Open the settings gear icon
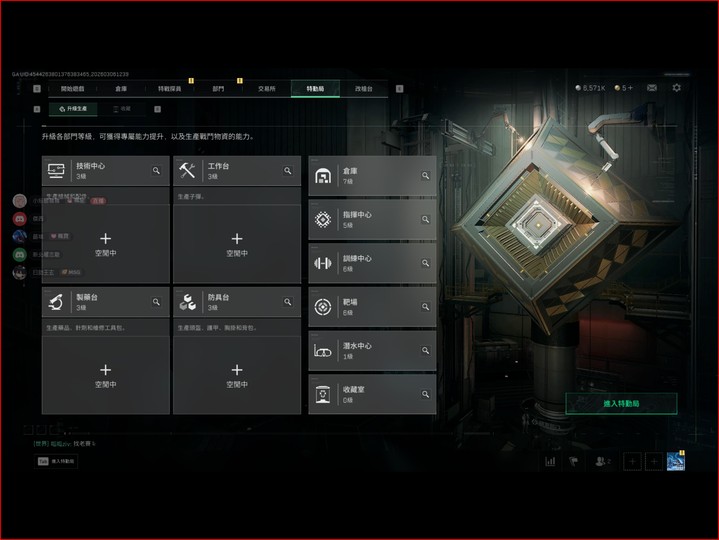Screen dimensions: 719x540 [x=676, y=88]
